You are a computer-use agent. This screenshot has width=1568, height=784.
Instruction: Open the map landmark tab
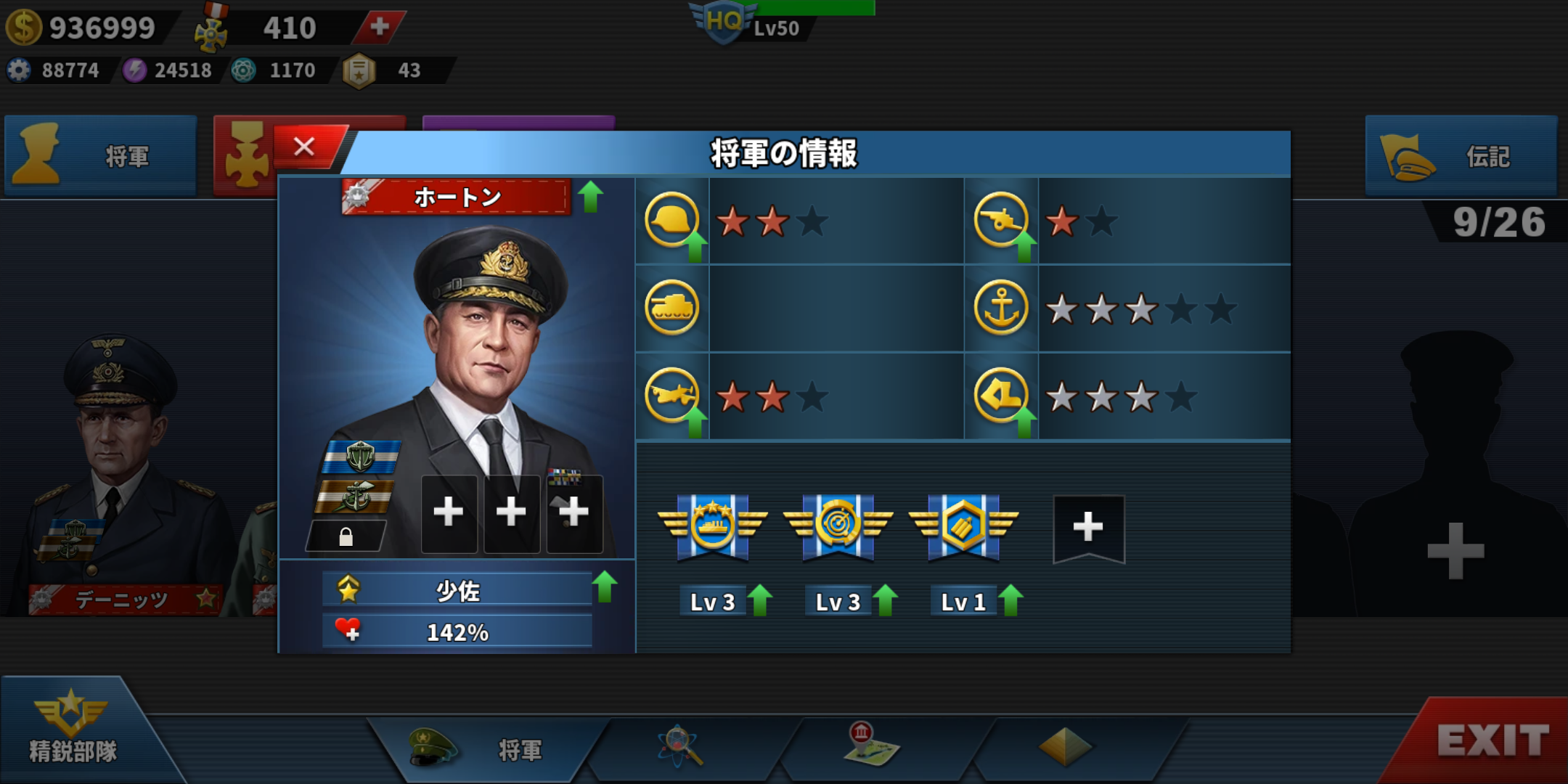click(871, 746)
